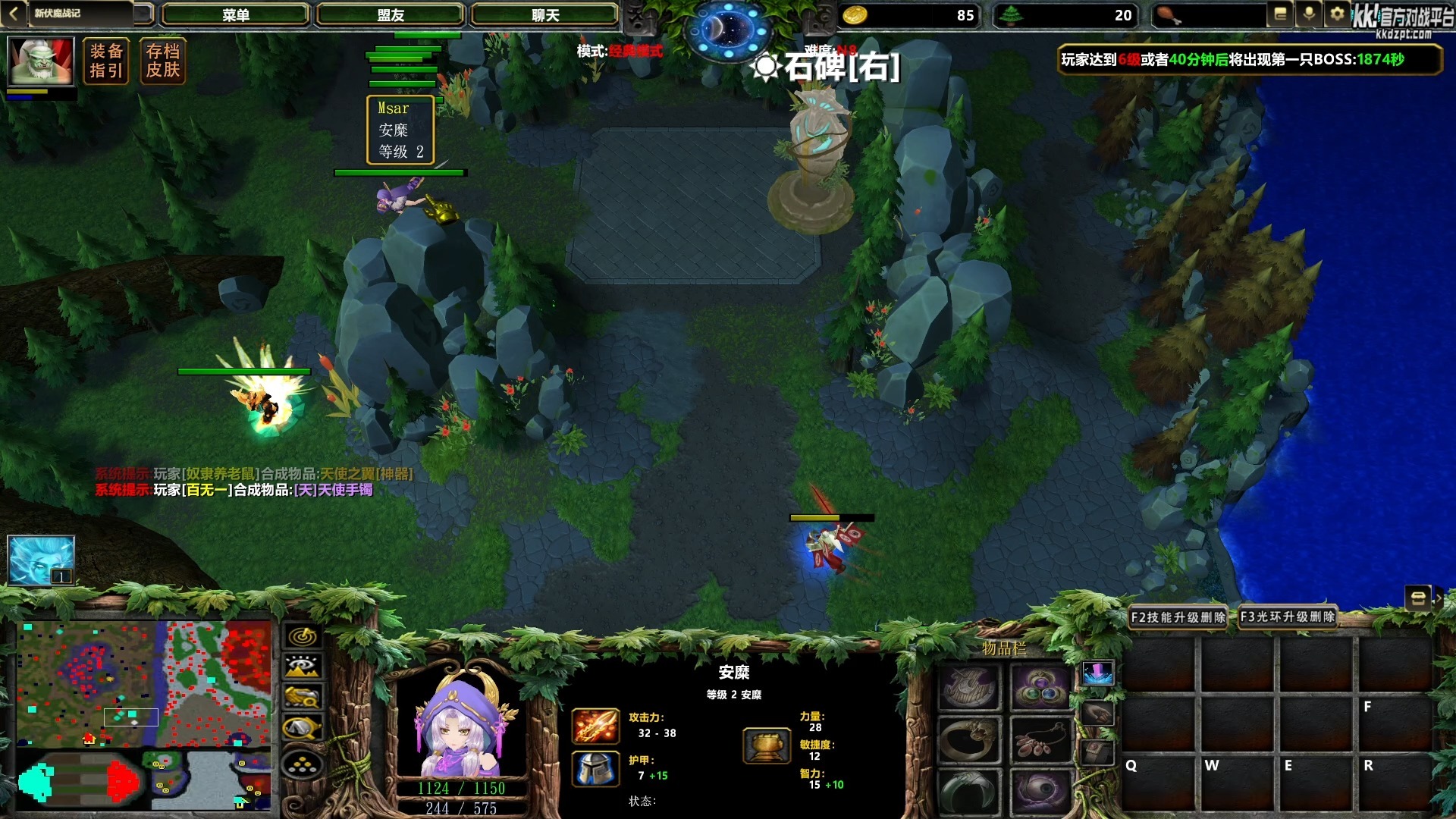Toggle ally formation dots button

[x=302, y=764]
